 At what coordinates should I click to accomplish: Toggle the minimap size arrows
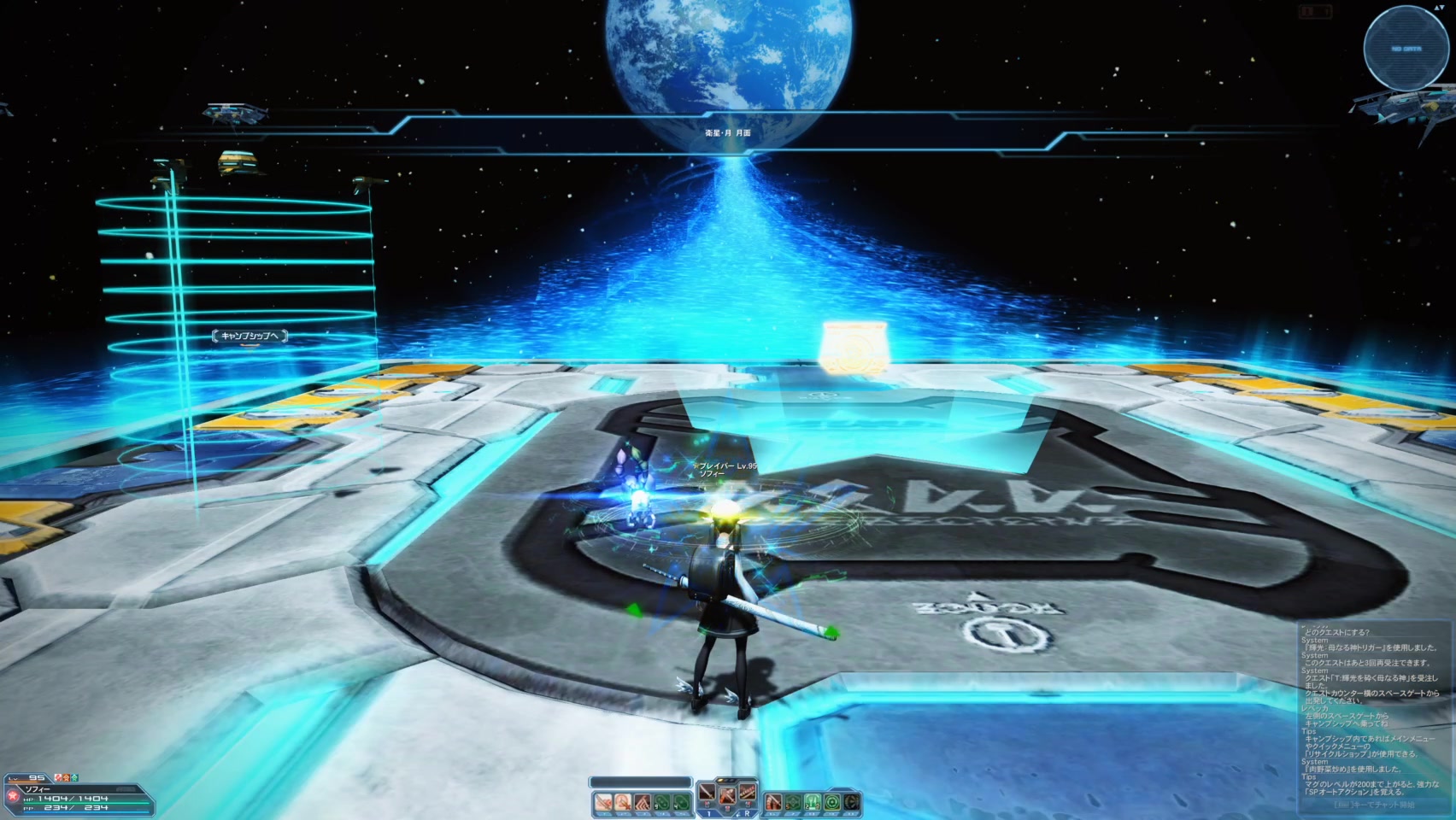(1439, 7)
